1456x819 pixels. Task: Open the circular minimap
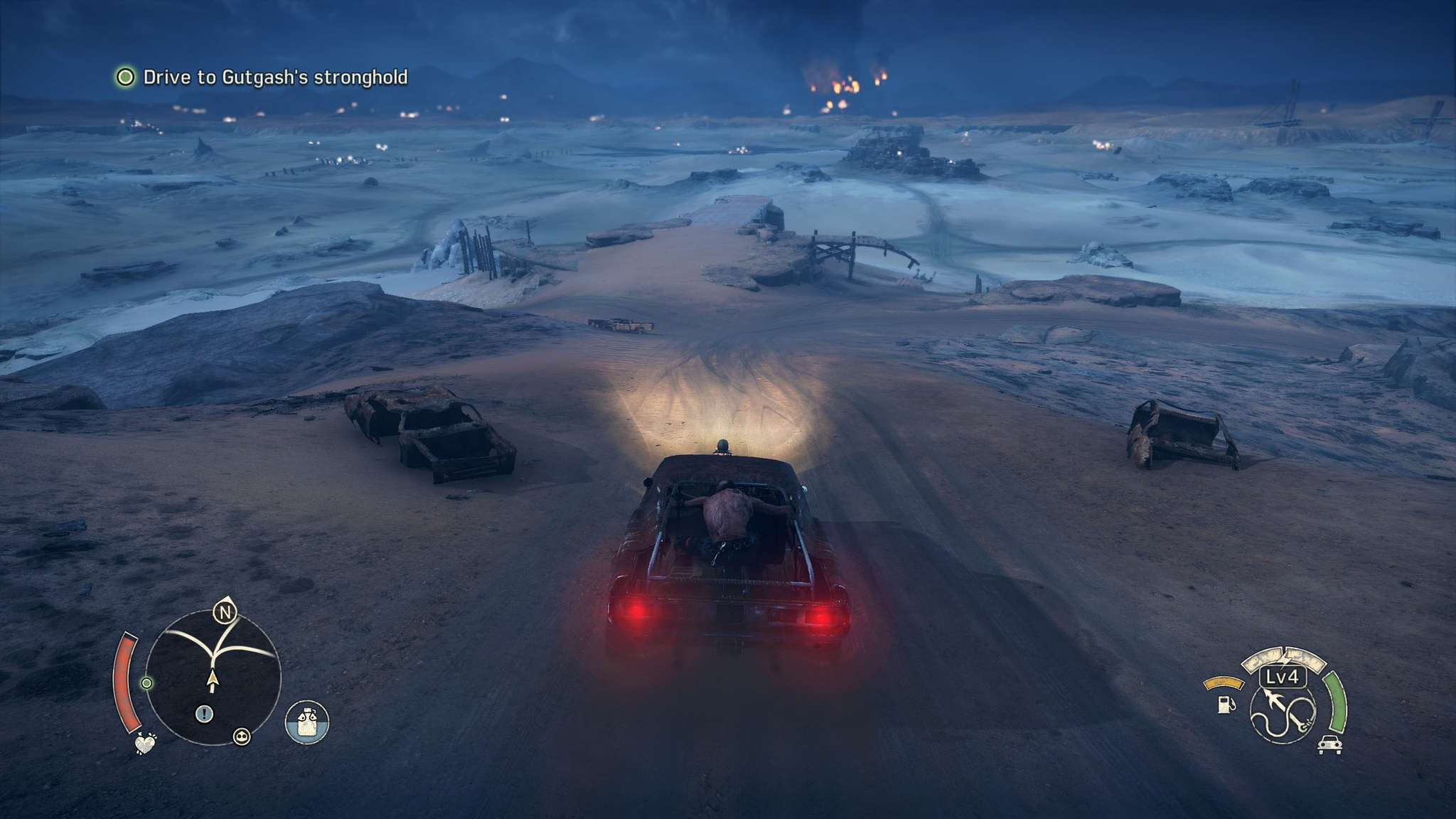213,678
